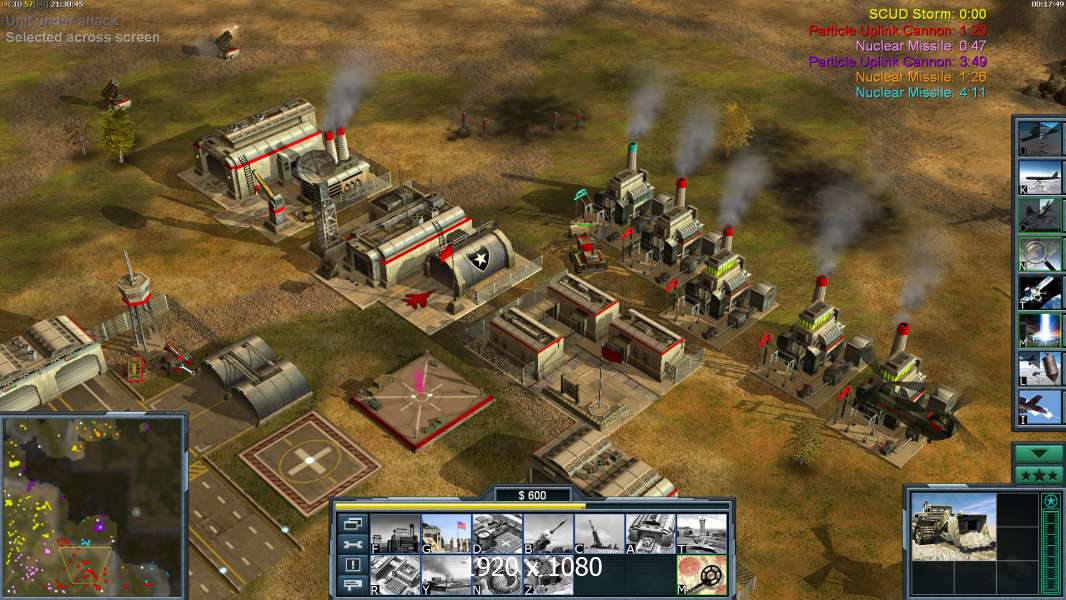
Task: Collapse the powers panel with green arrow
Action: (x=1038, y=453)
